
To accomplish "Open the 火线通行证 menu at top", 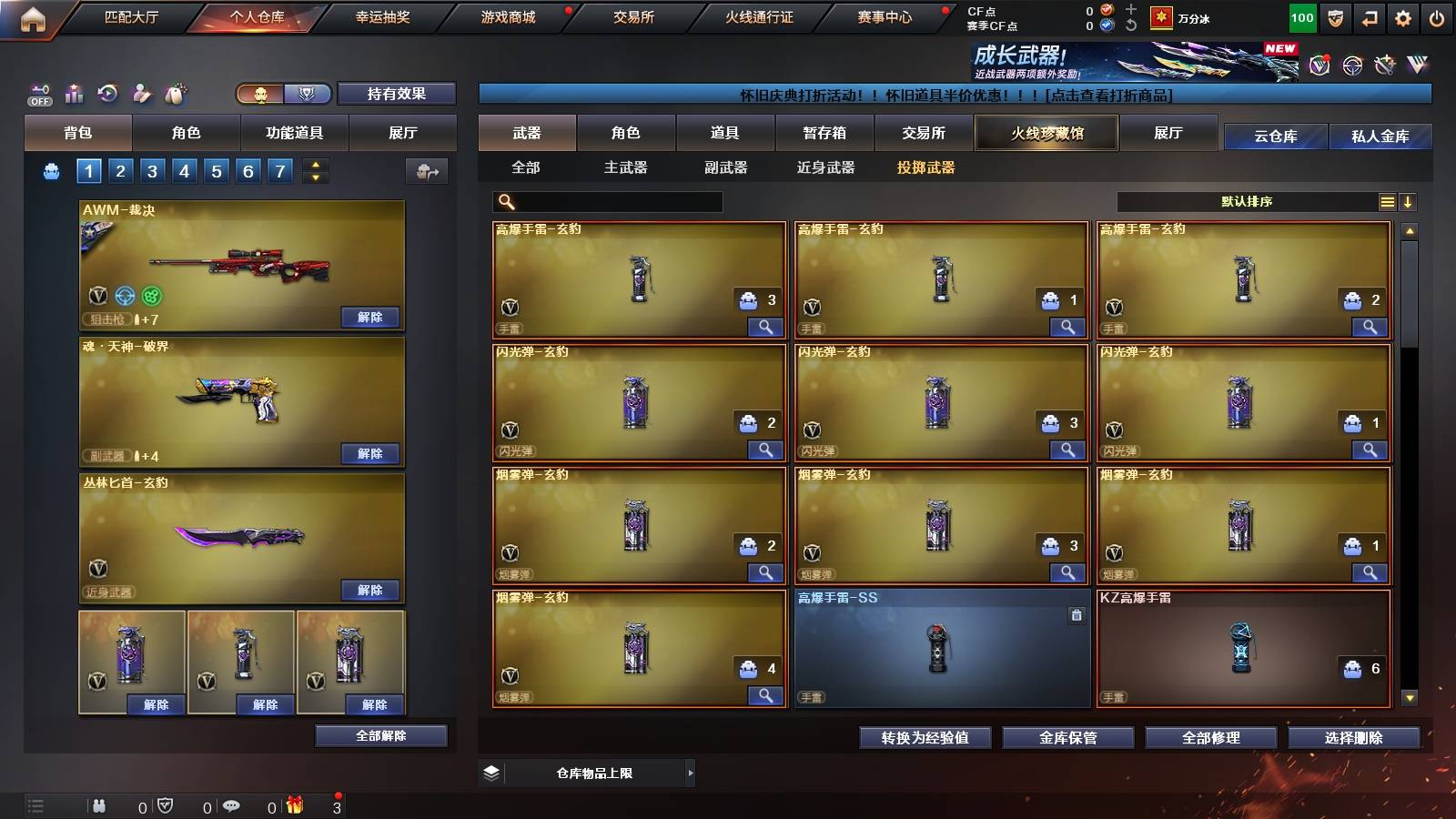I will point(761,17).
